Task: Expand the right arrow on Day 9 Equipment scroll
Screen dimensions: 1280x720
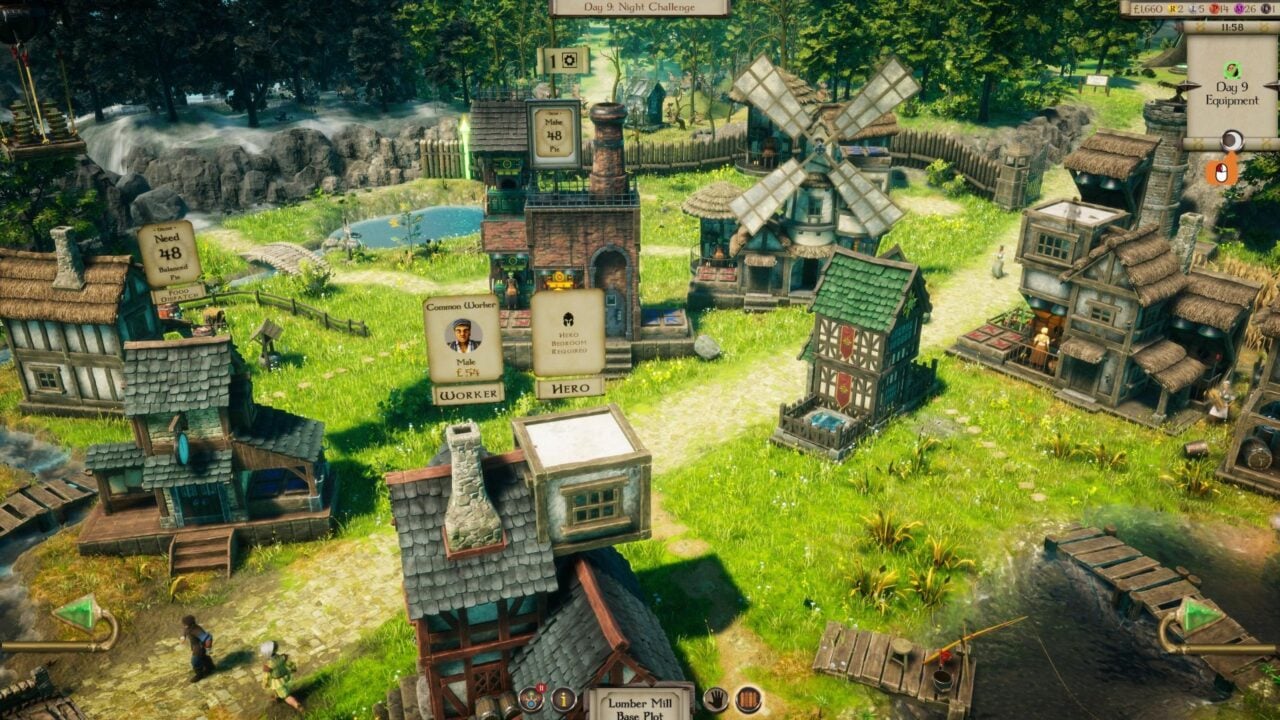Action: pos(1272,87)
